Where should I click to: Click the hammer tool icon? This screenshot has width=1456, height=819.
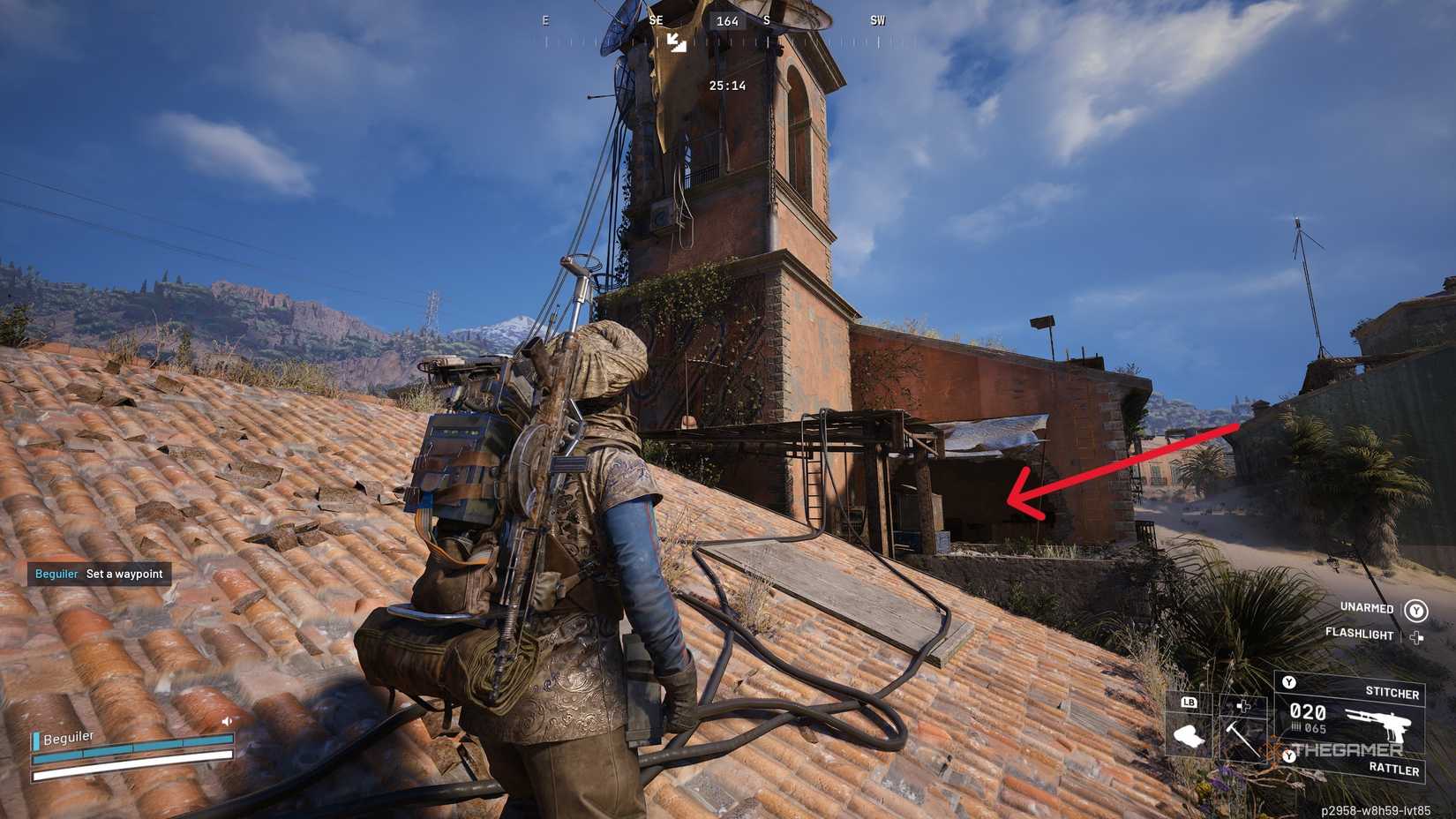coord(1242,740)
